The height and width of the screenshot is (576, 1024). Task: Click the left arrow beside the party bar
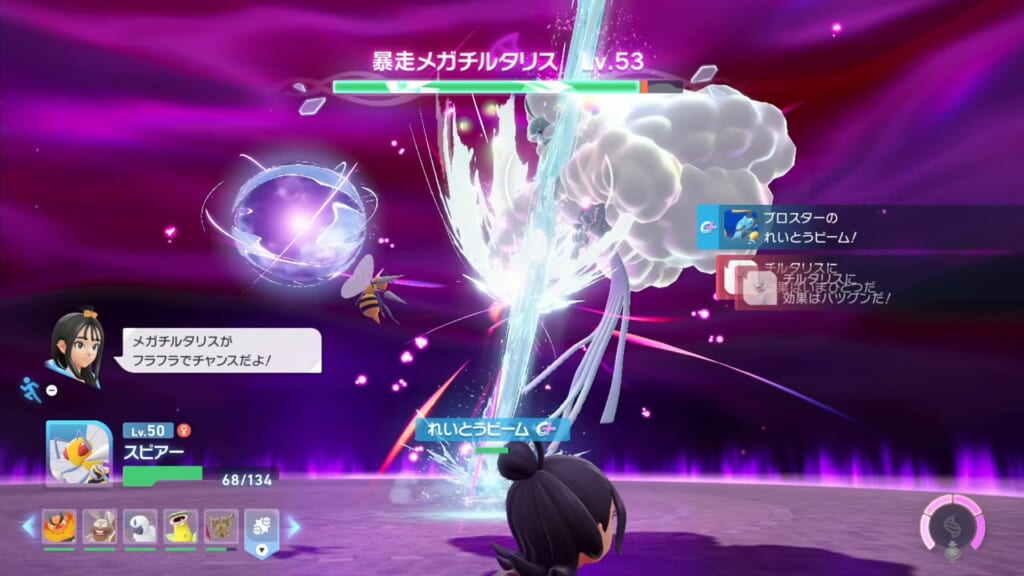(x=28, y=526)
